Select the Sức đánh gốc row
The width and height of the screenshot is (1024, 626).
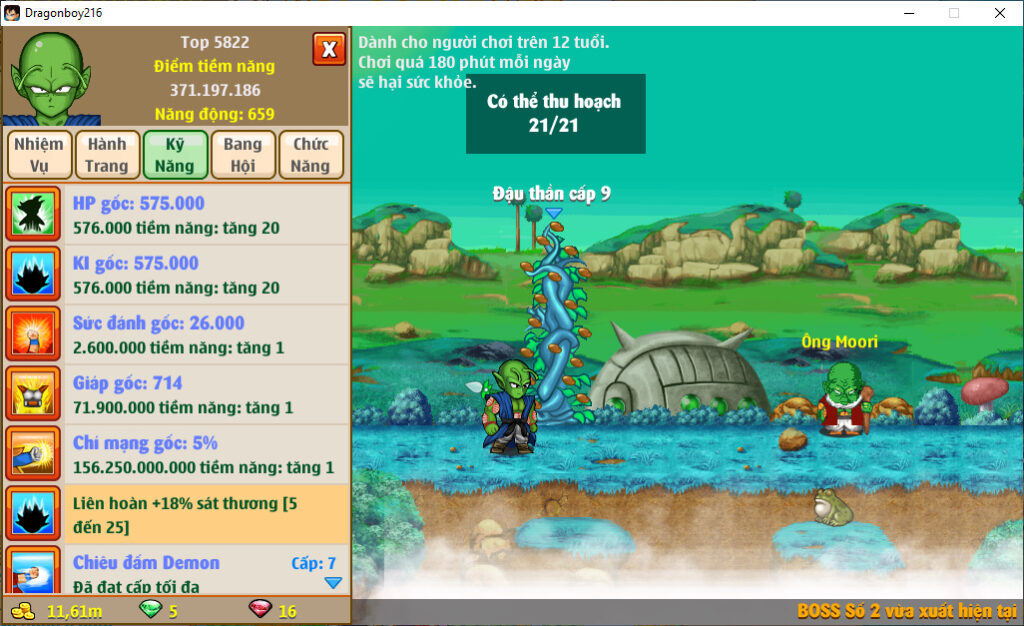click(x=176, y=335)
